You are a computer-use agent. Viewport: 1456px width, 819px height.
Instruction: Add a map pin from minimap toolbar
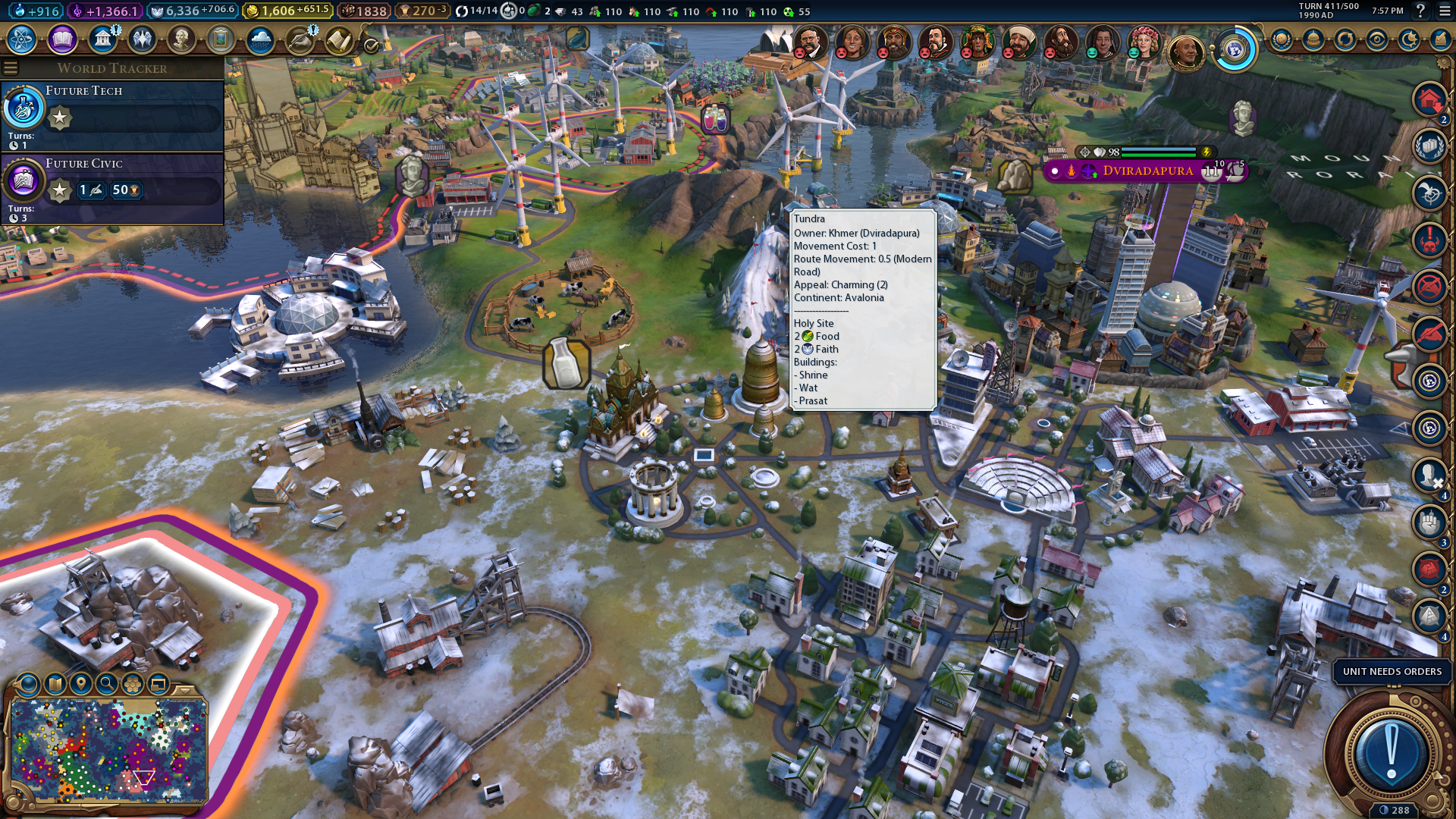pyautogui.click(x=81, y=685)
